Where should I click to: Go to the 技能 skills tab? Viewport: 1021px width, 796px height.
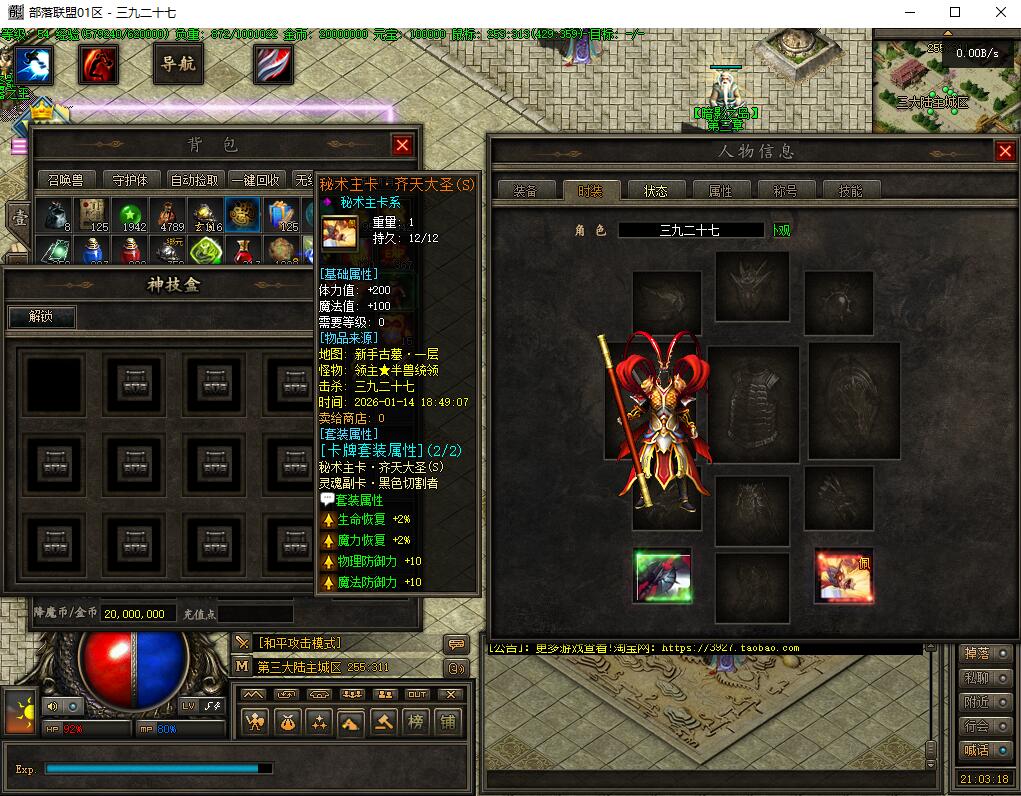click(850, 191)
